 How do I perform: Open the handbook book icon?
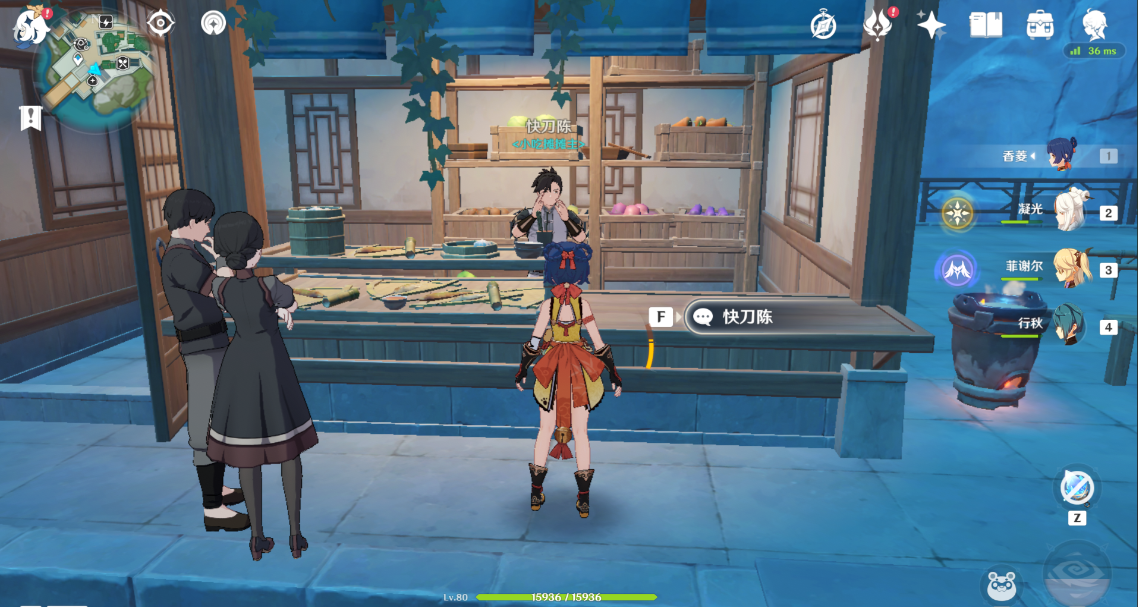coord(986,26)
